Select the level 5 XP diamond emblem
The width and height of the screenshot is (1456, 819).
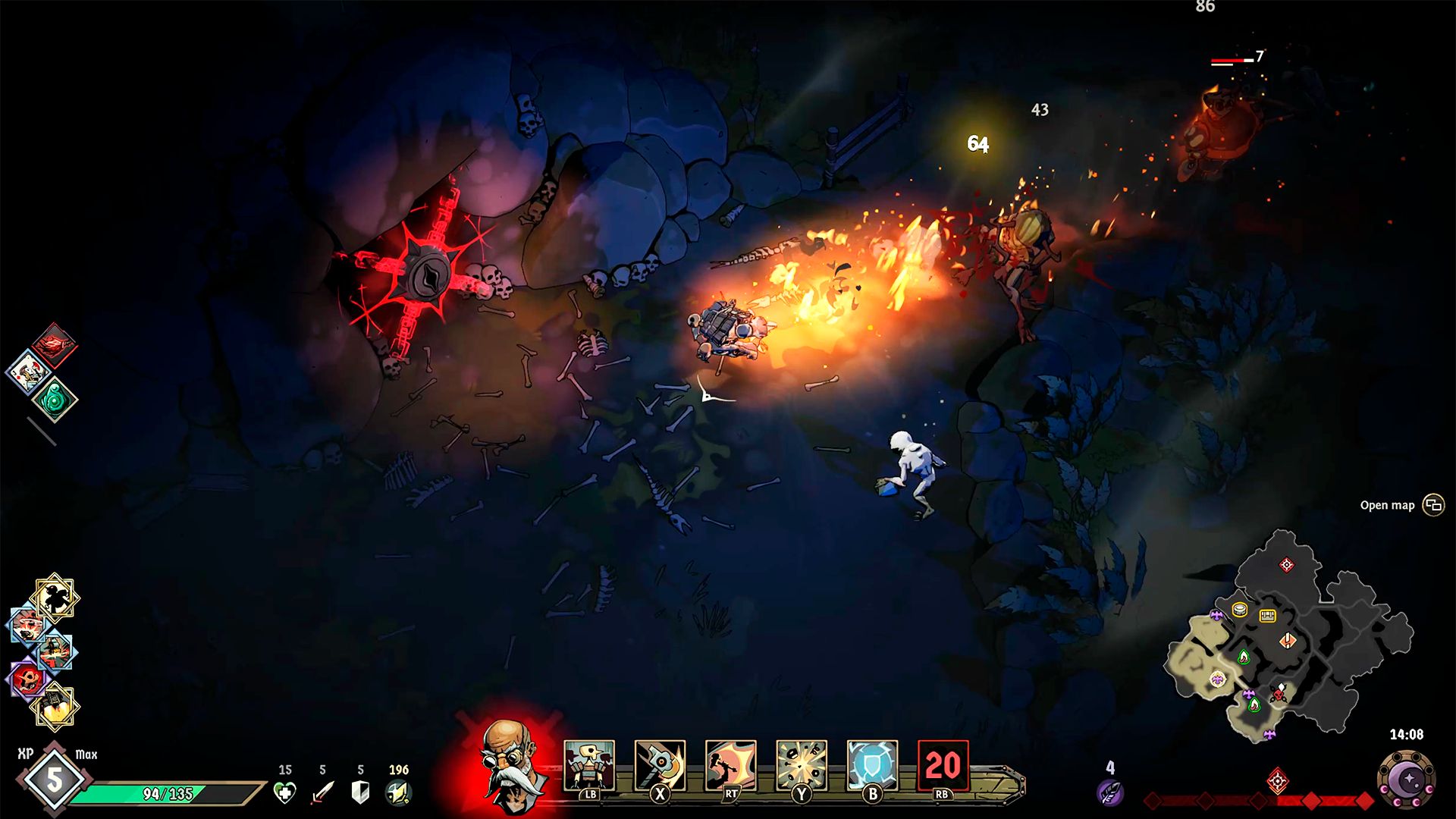tap(53, 779)
